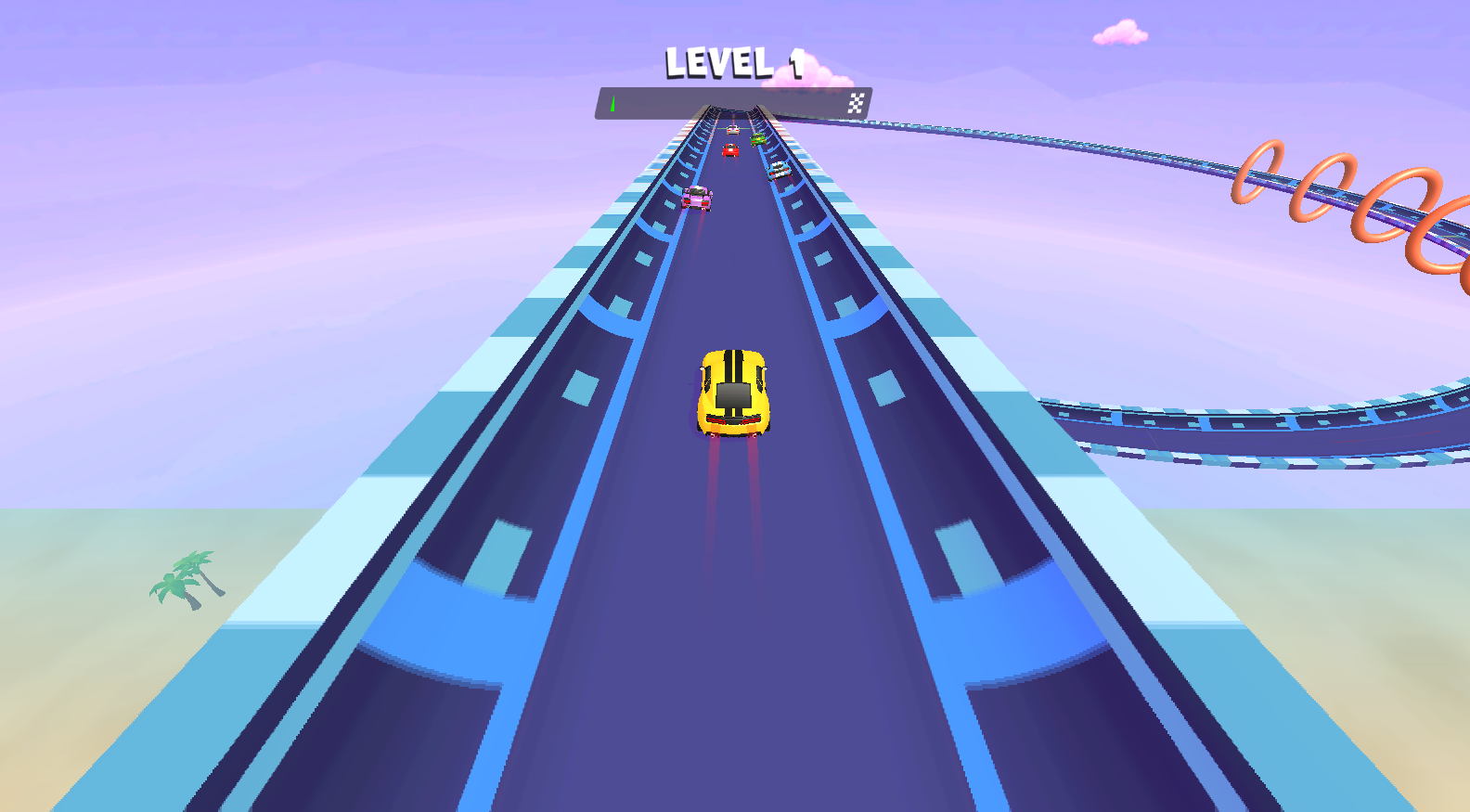The width and height of the screenshot is (1470, 812).
Task: Select the blue-white car in the right lane
Action: (779, 171)
